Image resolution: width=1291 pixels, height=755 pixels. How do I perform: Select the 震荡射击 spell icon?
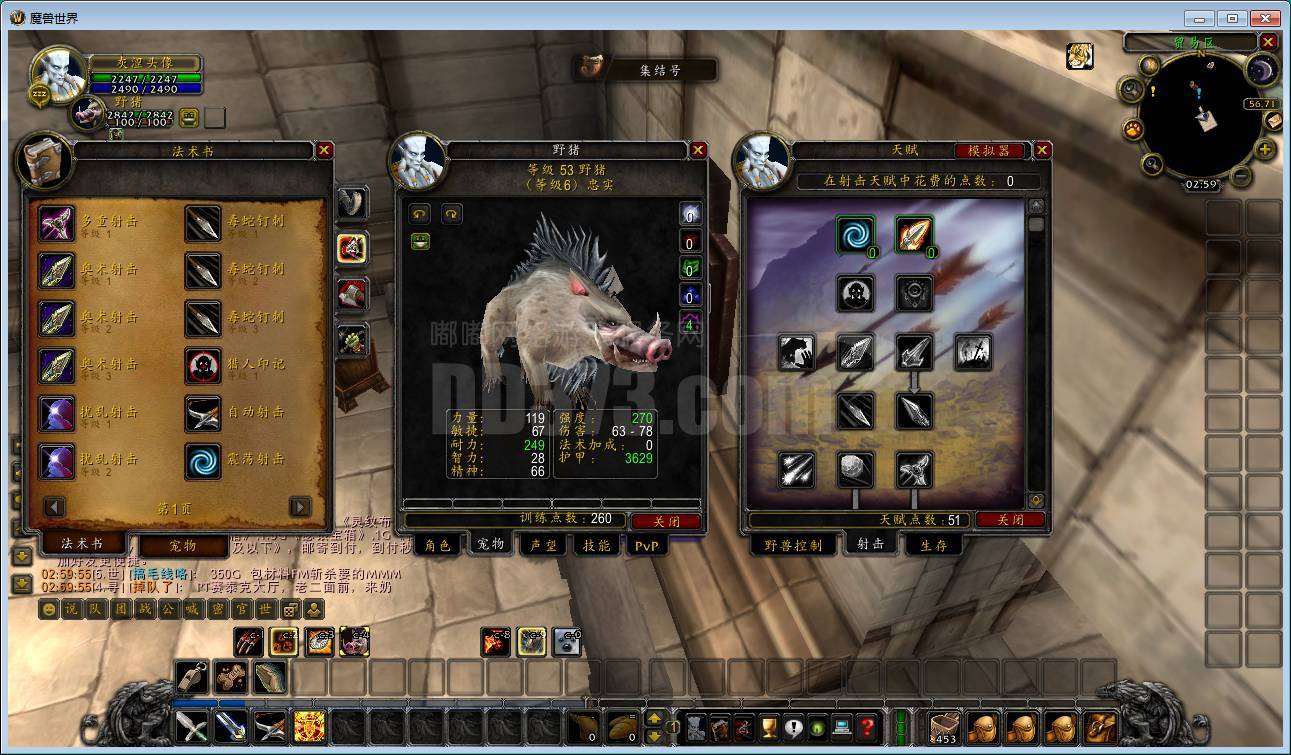[203, 461]
